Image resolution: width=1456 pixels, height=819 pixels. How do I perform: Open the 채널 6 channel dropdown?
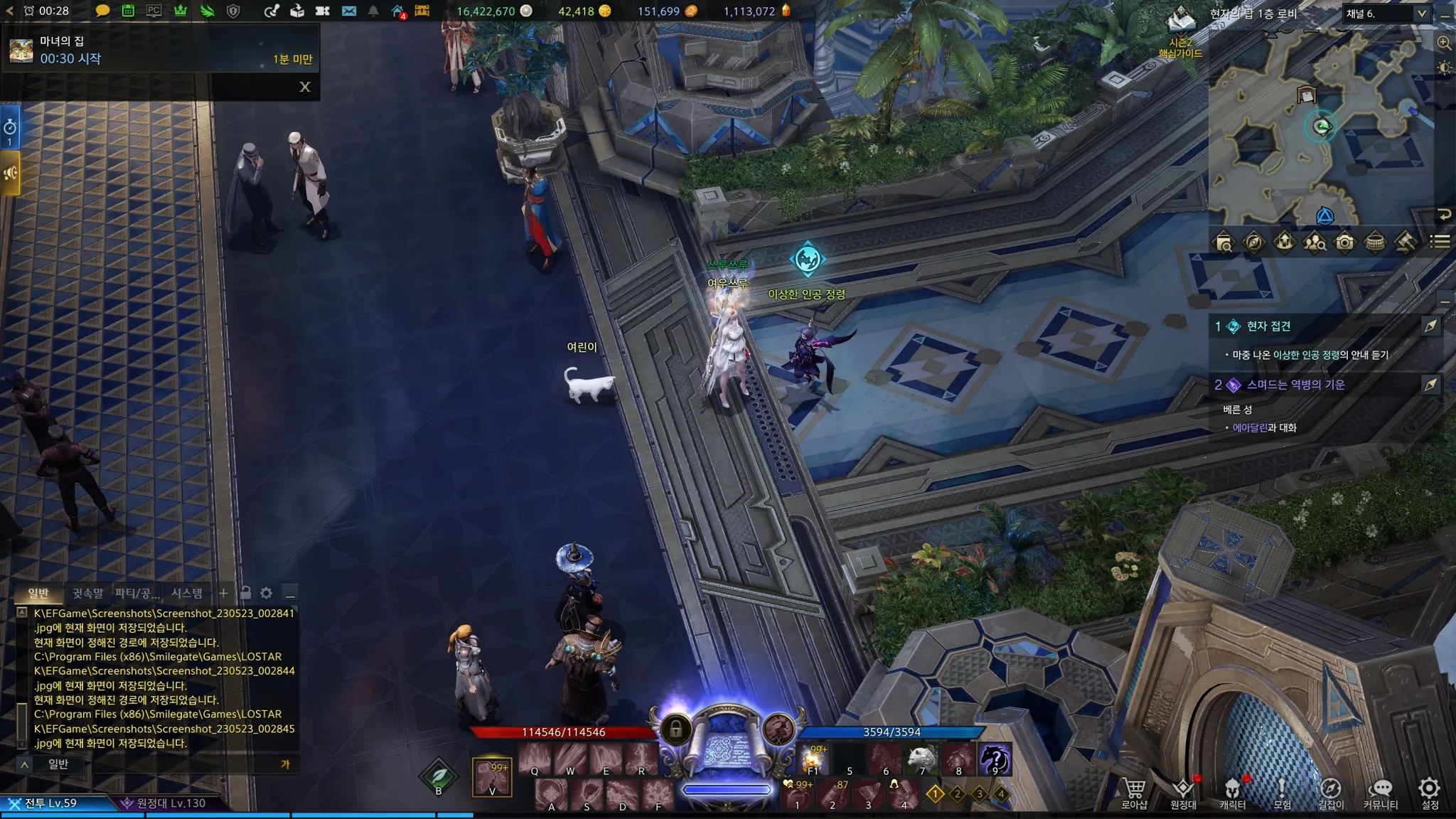tap(1386, 14)
